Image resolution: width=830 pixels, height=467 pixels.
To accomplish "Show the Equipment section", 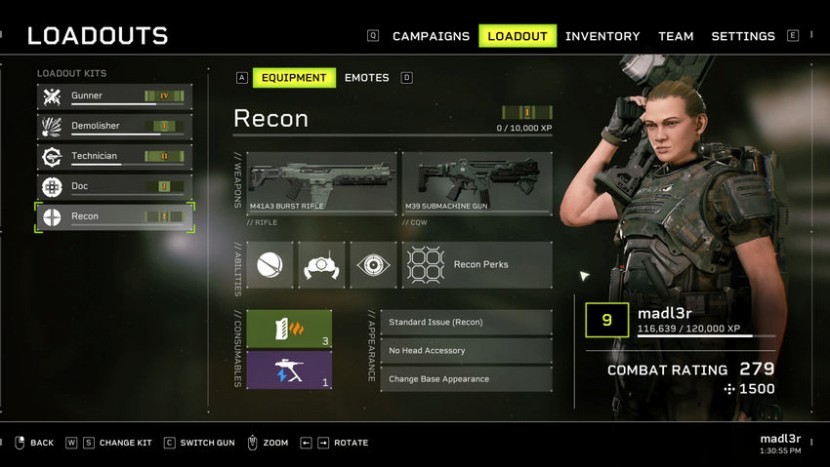I will coord(294,77).
